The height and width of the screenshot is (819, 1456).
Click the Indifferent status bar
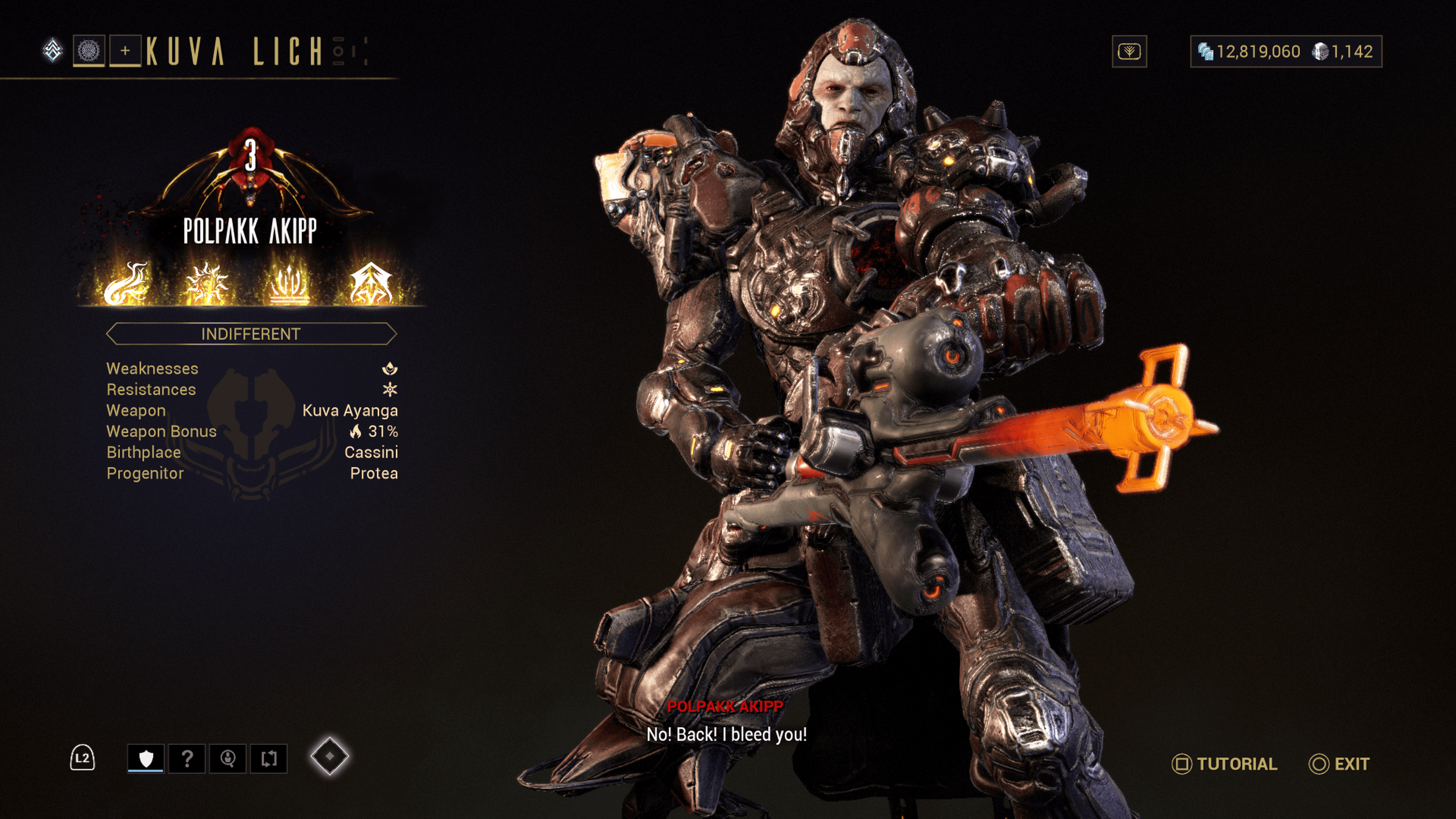pos(251,334)
